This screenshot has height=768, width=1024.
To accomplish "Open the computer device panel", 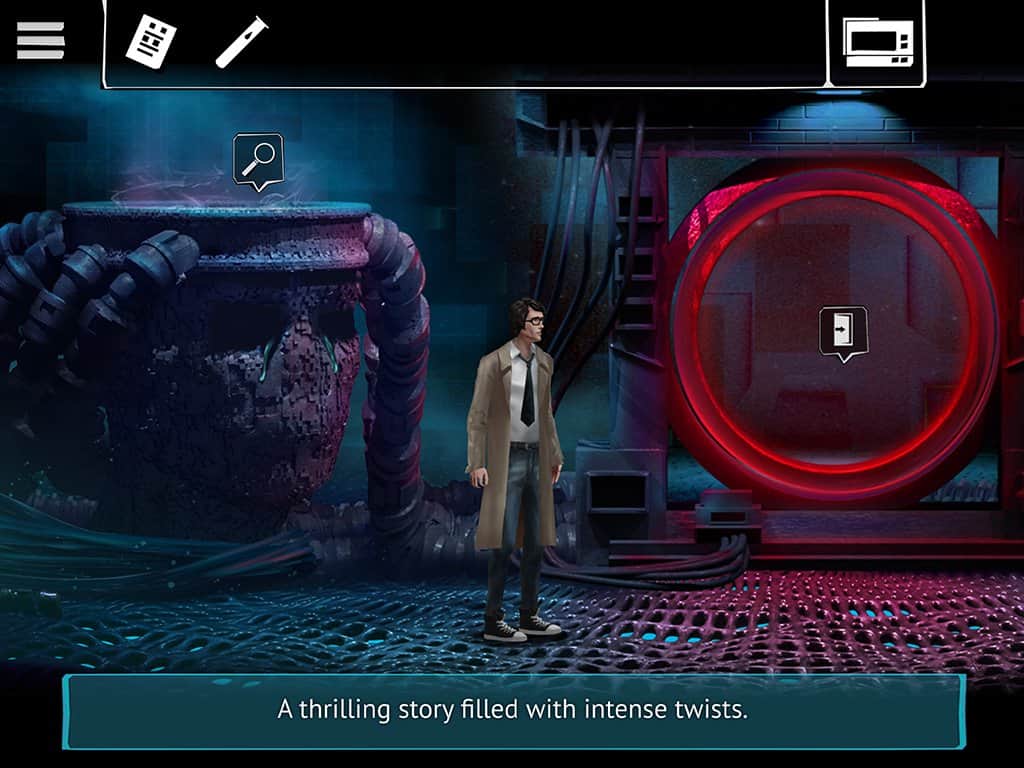I will tap(877, 43).
